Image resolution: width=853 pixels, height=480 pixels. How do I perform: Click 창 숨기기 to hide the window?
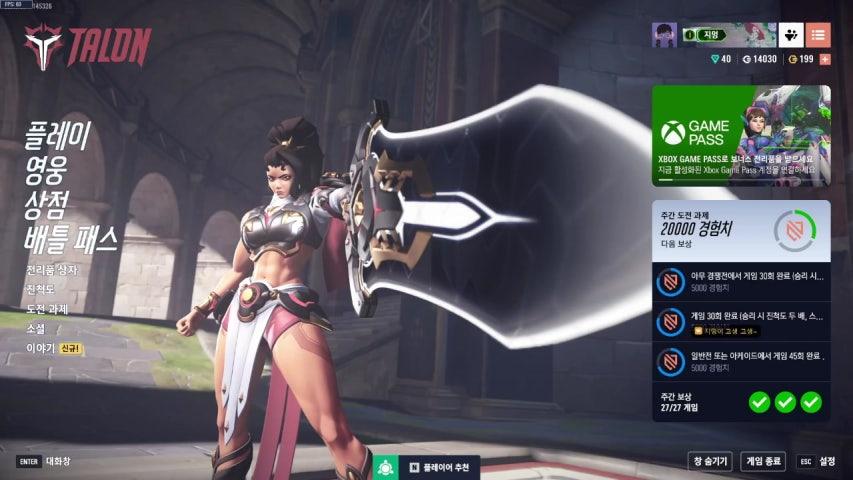710,461
